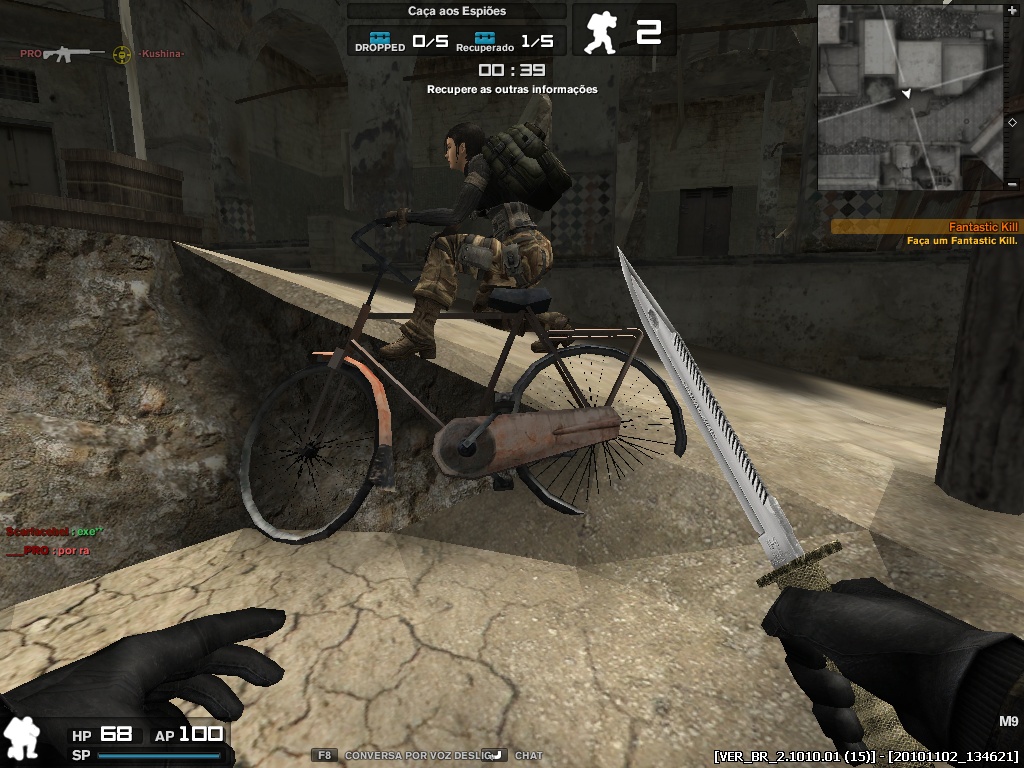Zoom in the minimap with plus button

click(x=1013, y=11)
